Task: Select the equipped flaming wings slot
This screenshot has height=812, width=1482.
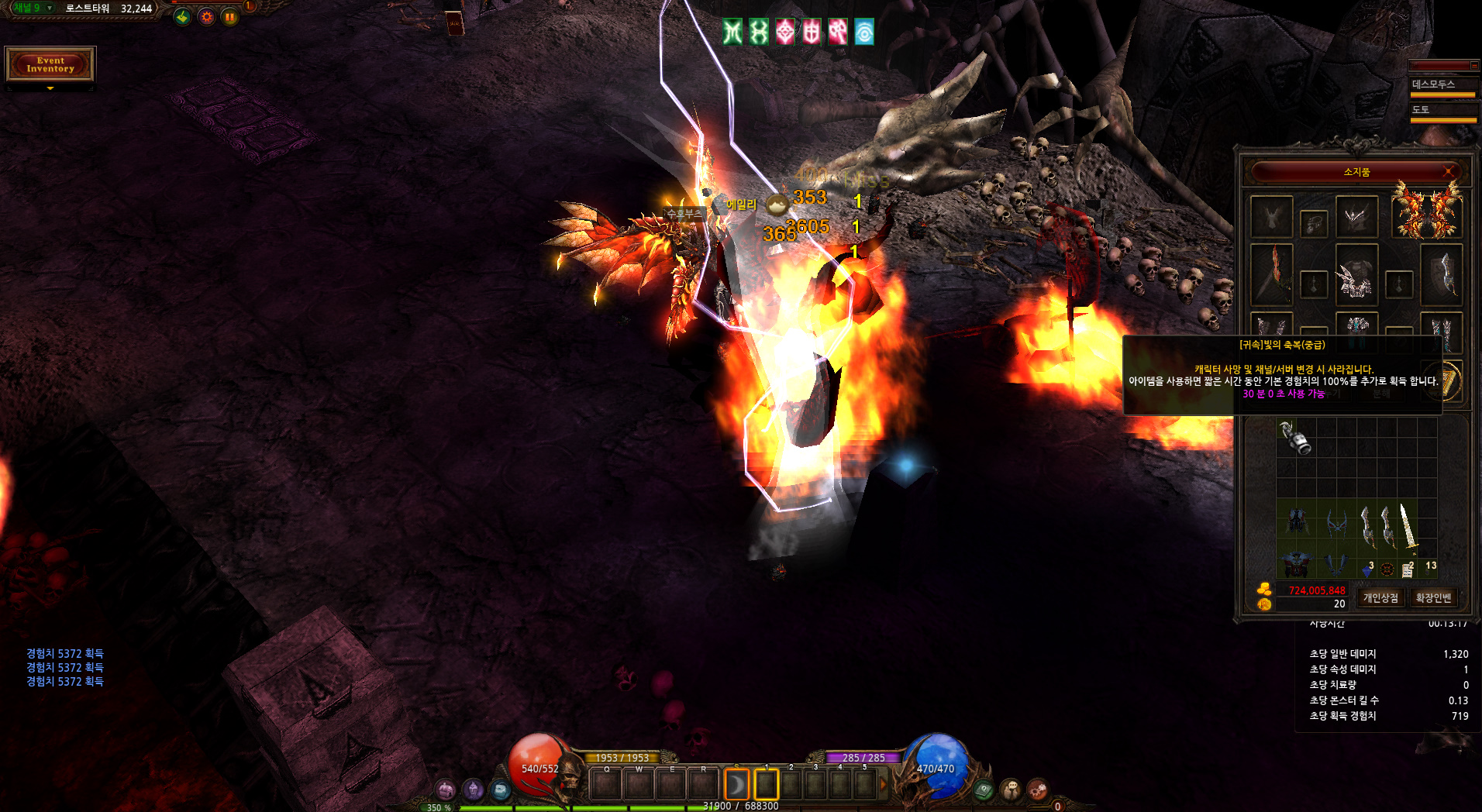Action: [x=1427, y=211]
